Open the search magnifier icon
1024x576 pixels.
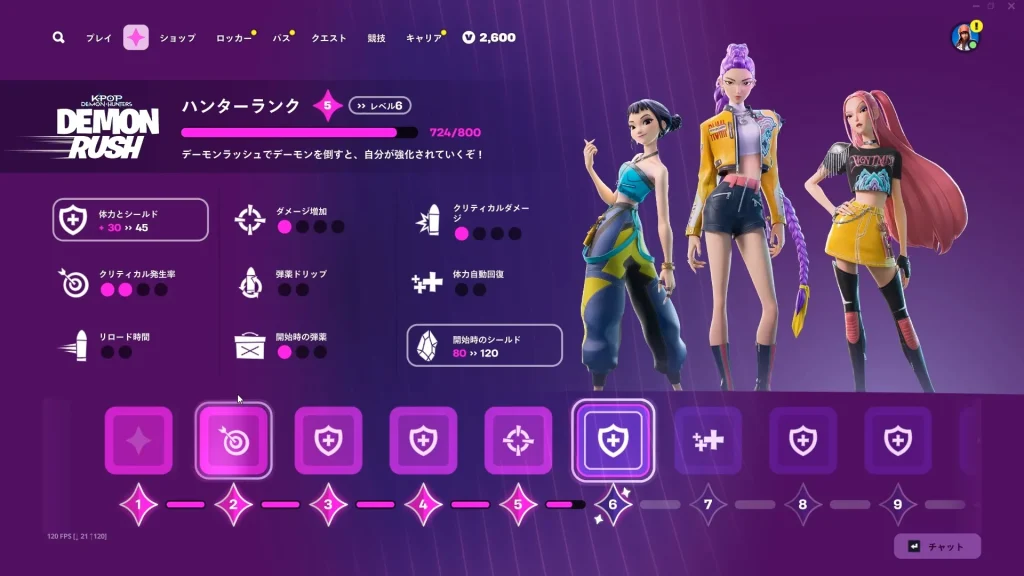tap(59, 37)
